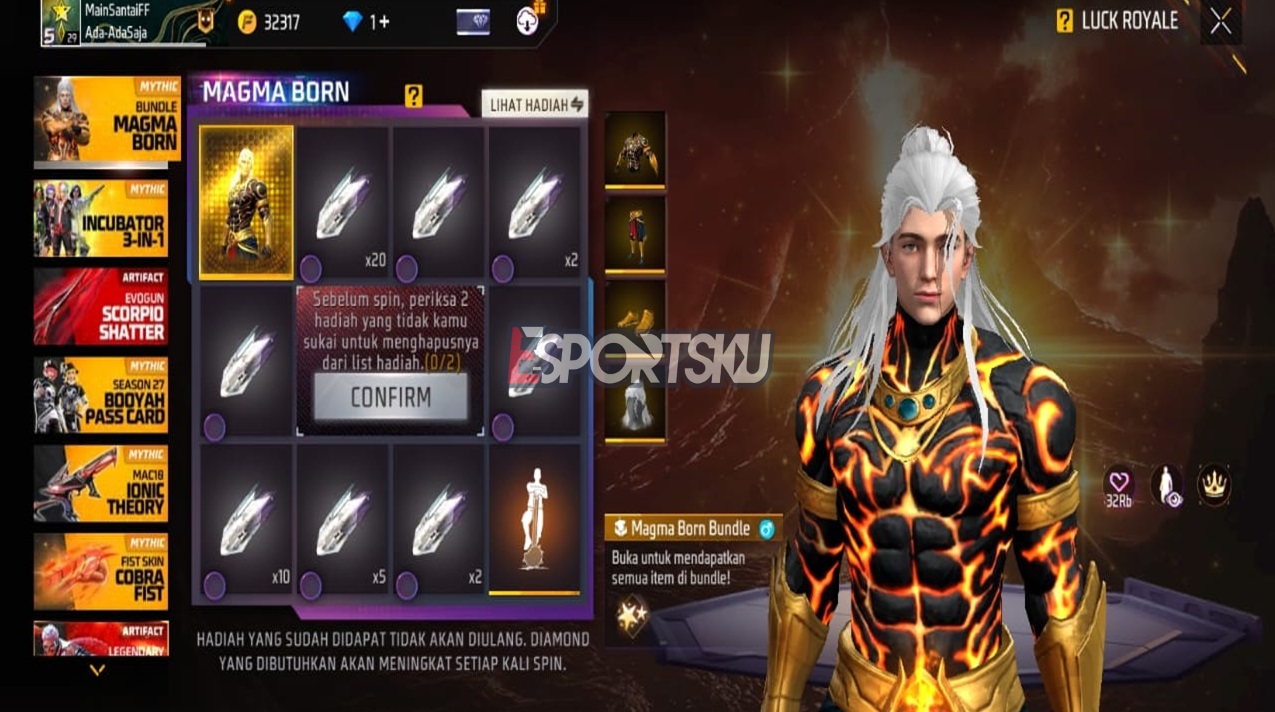Pick the crystal prize marked x10
Screen dimensions: 1275x712
[x=246, y=521]
